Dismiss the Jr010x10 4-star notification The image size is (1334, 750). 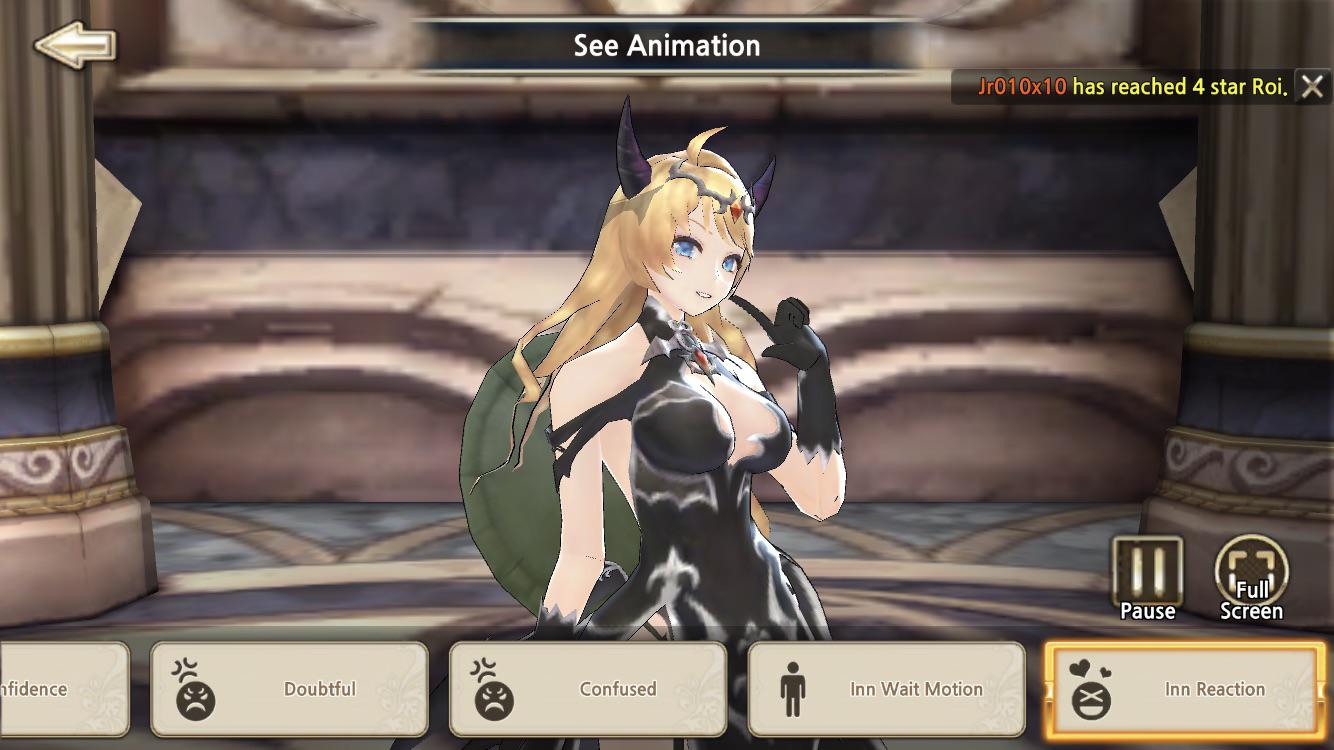(x=1314, y=87)
